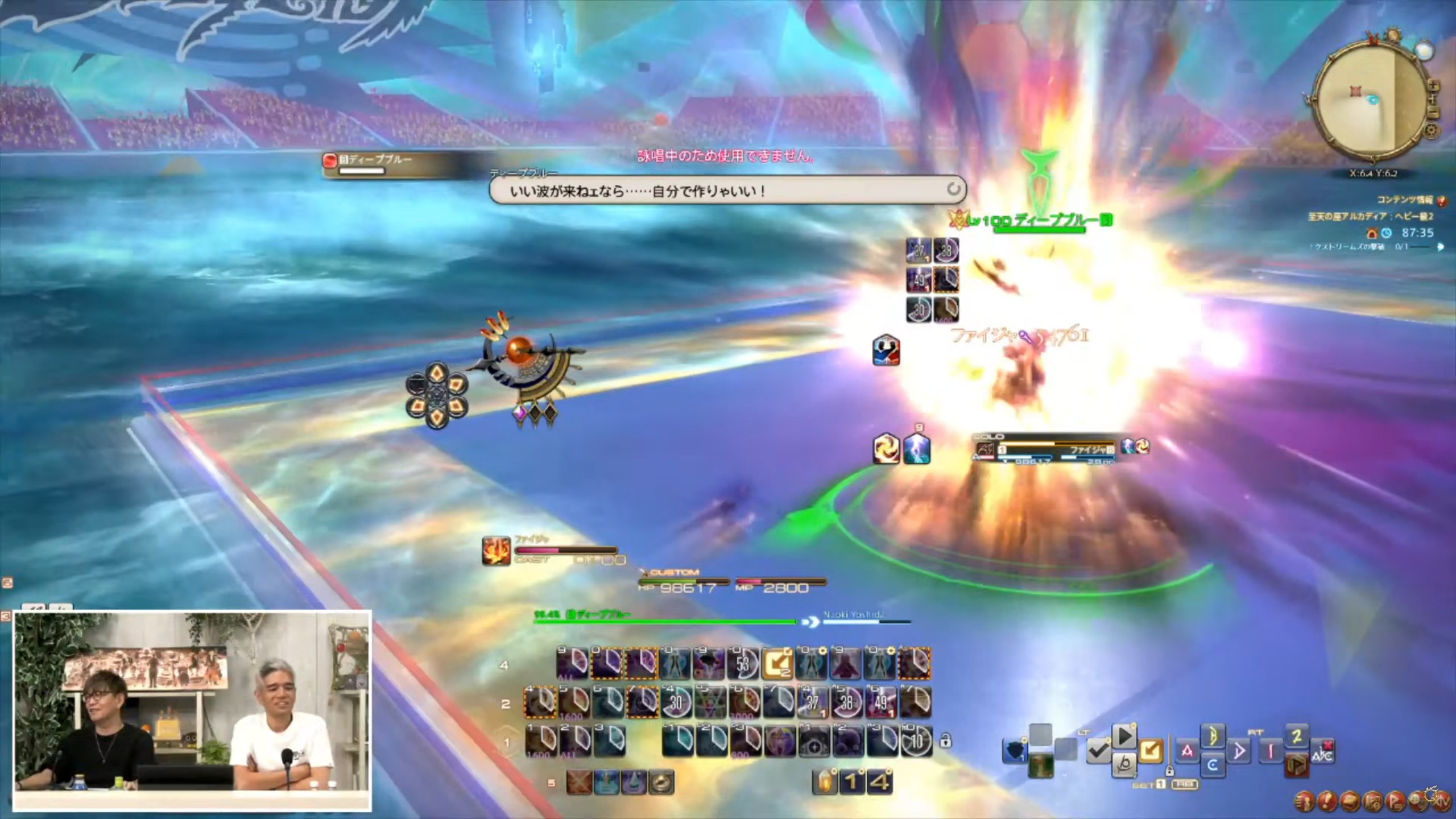
Task: Zoom out the minimap with minus button
Action: [x=1433, y=113]
